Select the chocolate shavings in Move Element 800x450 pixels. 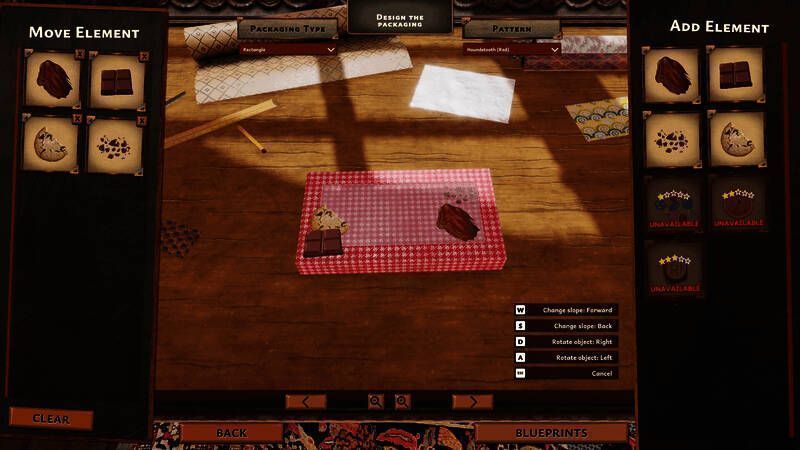[x=49, y=81]
